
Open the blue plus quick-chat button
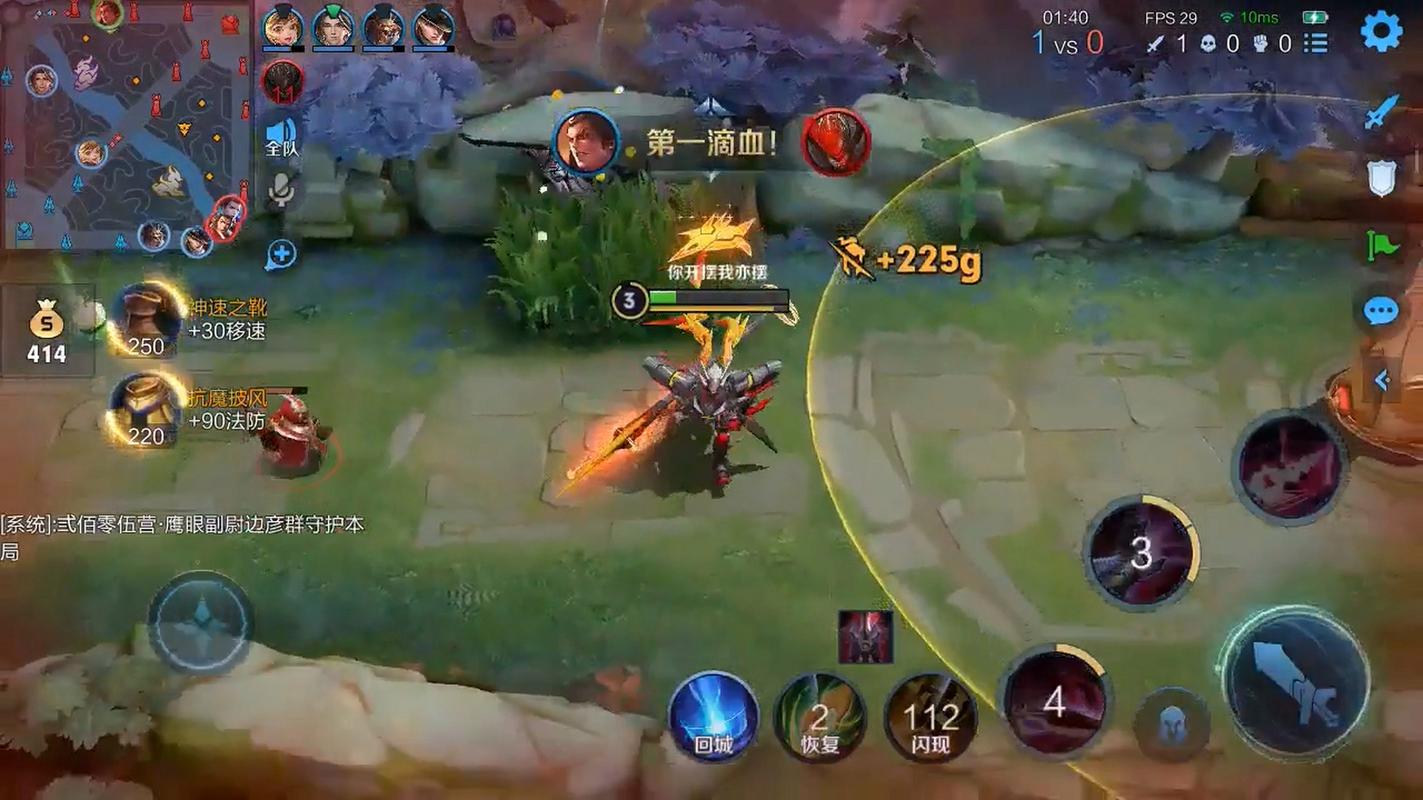281,254
